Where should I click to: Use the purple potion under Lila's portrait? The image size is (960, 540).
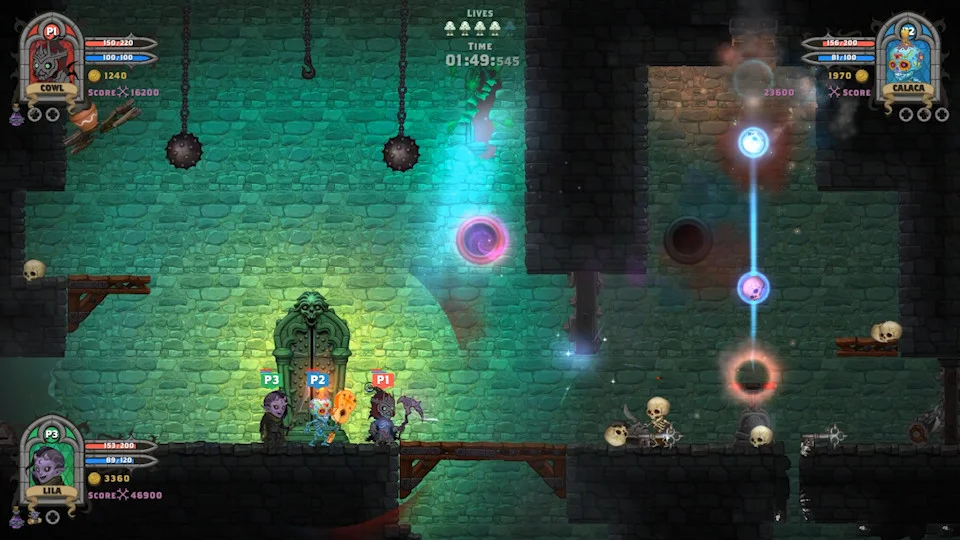point(17,519)
